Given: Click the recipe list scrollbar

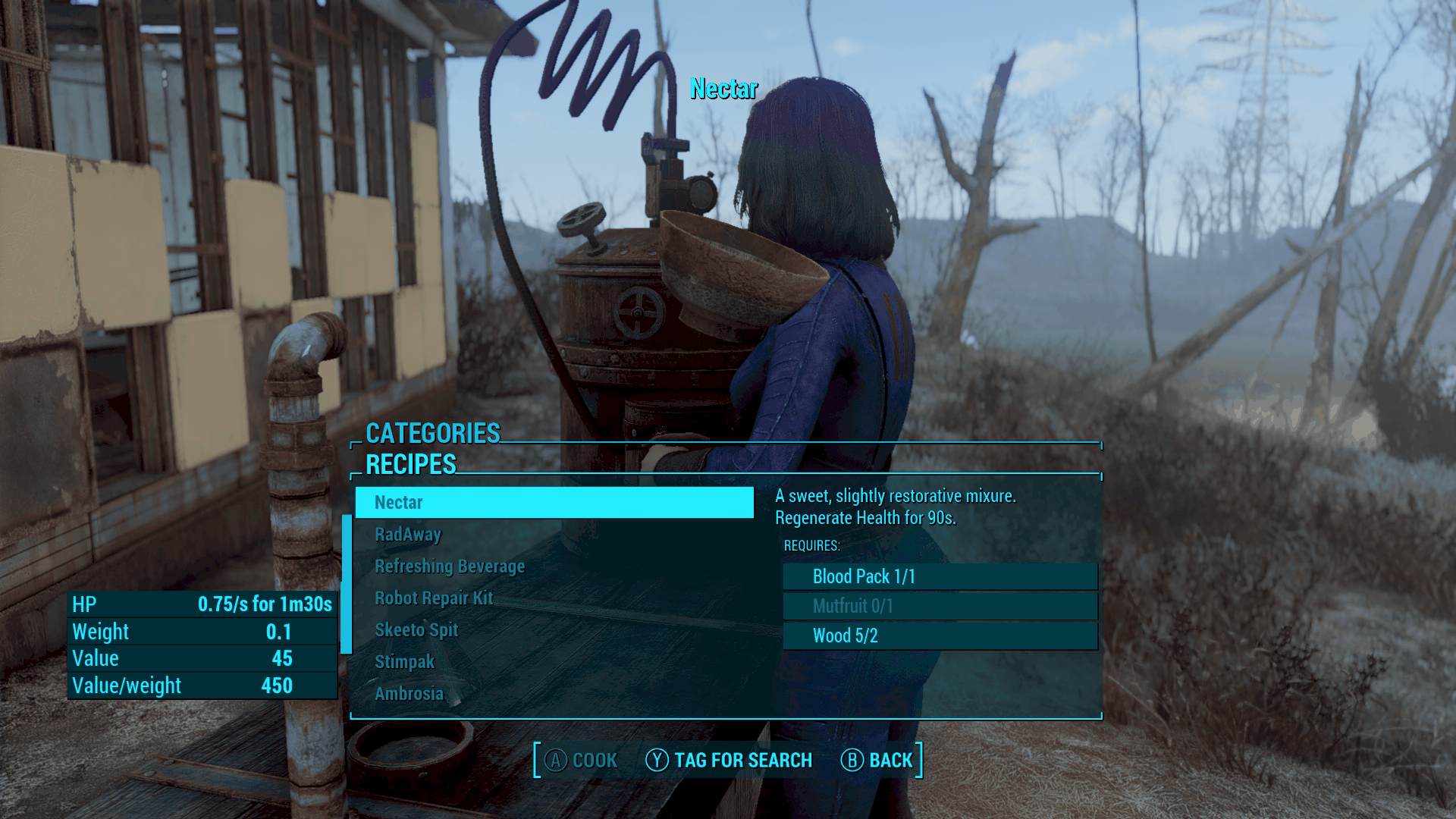Looking at the screenshot, I should 347,584.
